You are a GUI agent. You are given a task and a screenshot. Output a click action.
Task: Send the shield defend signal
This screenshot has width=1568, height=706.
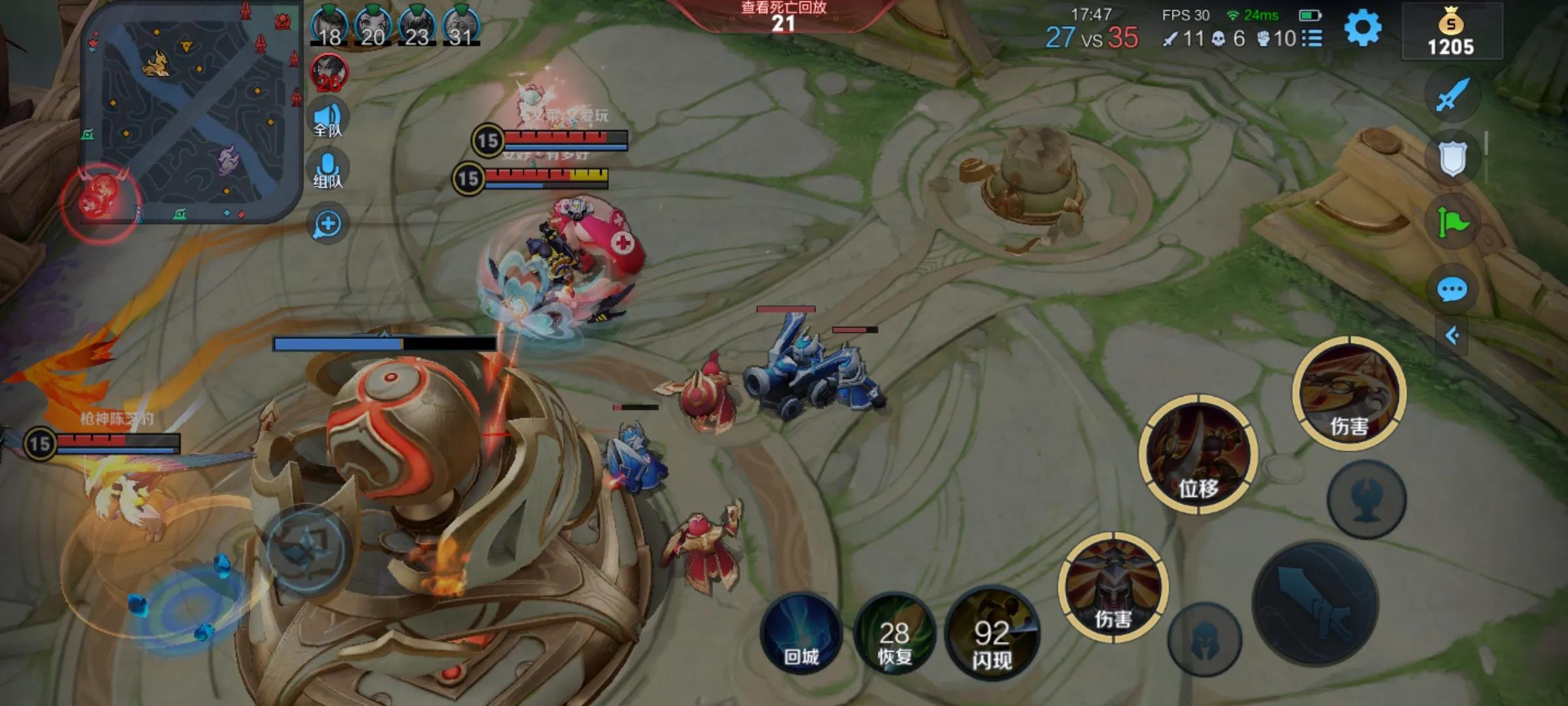pyautogui.click(x=1452, y=158)
